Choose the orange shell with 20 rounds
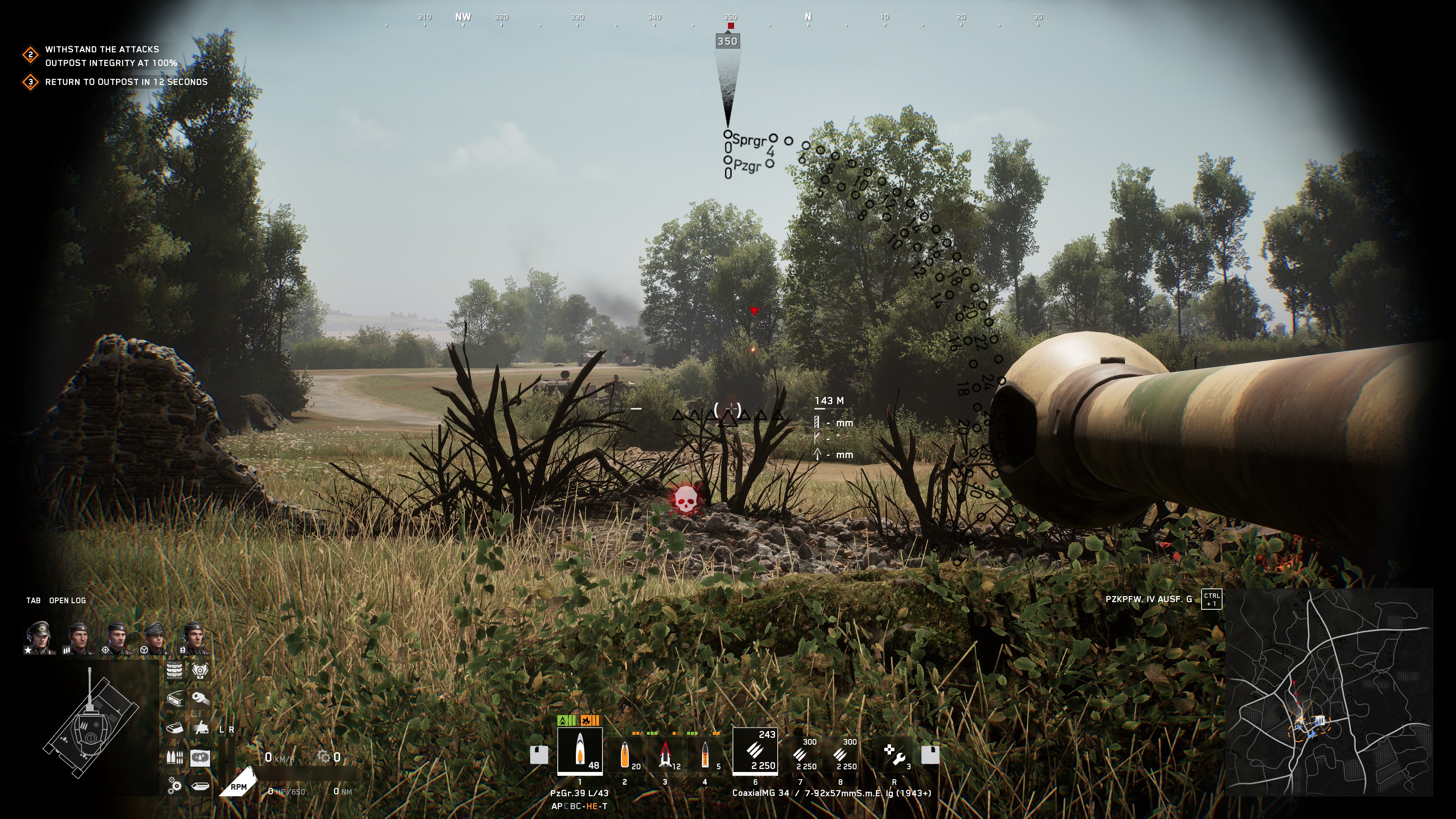Image resolution: width=1456 pixels, height=819 pixels. coord(624,754)
